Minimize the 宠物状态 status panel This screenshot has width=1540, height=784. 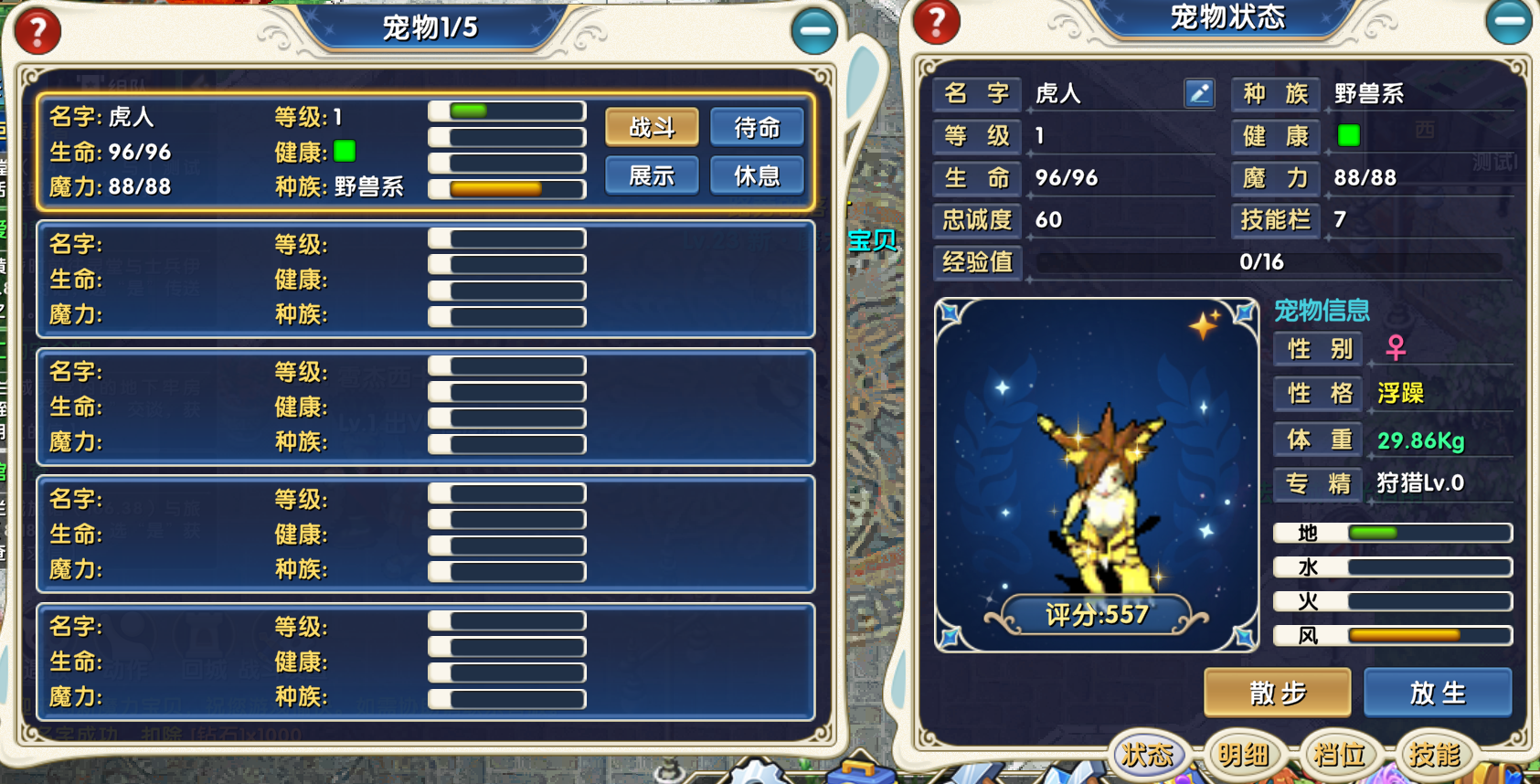(1508, 20)
